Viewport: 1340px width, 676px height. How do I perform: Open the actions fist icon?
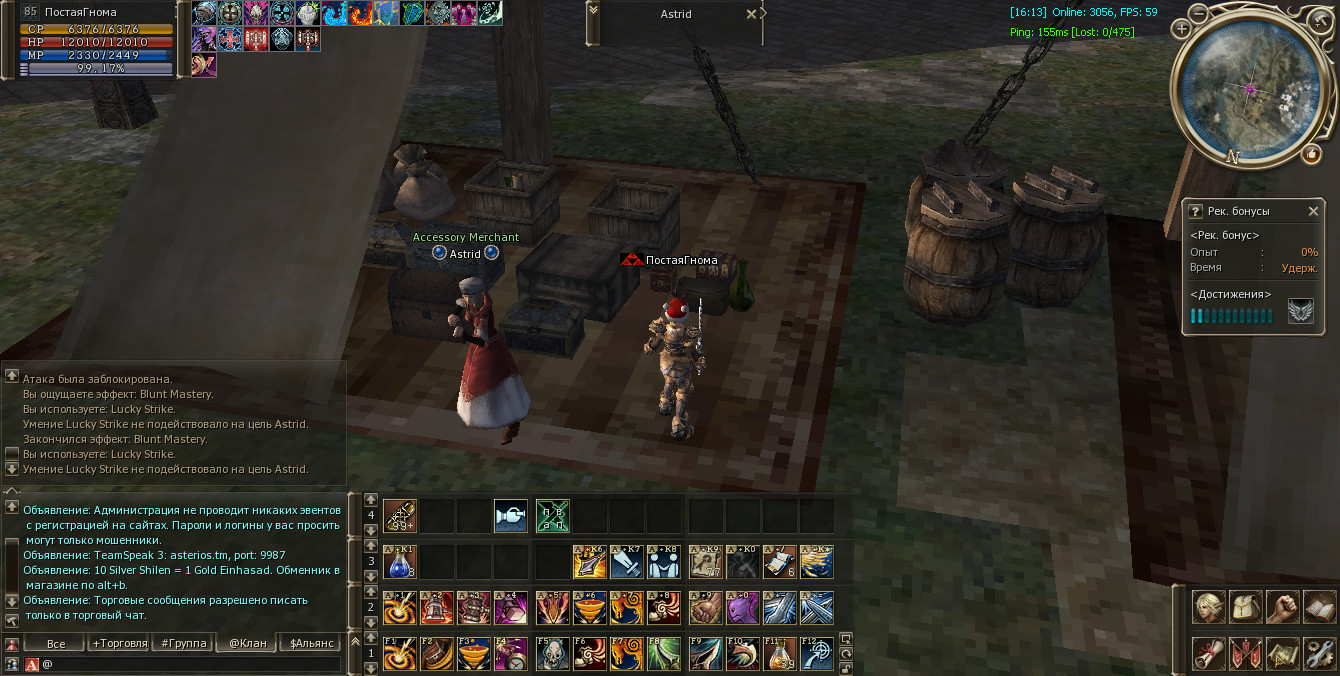[1282, 607]
